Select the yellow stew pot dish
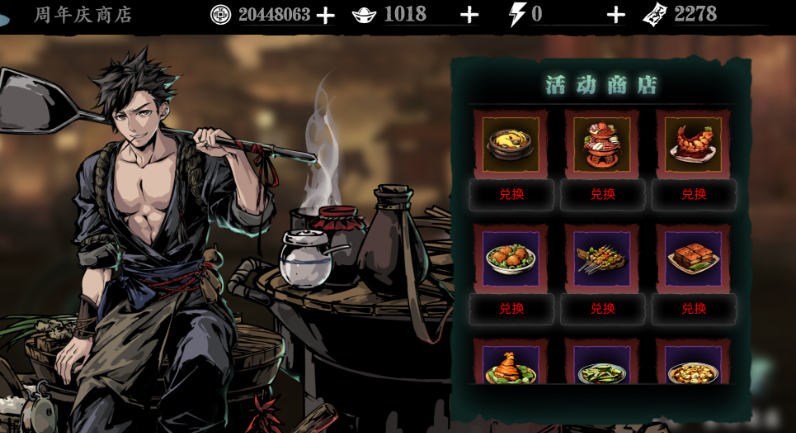The width and height of the screenshot is (796, 433). [511, 144]
